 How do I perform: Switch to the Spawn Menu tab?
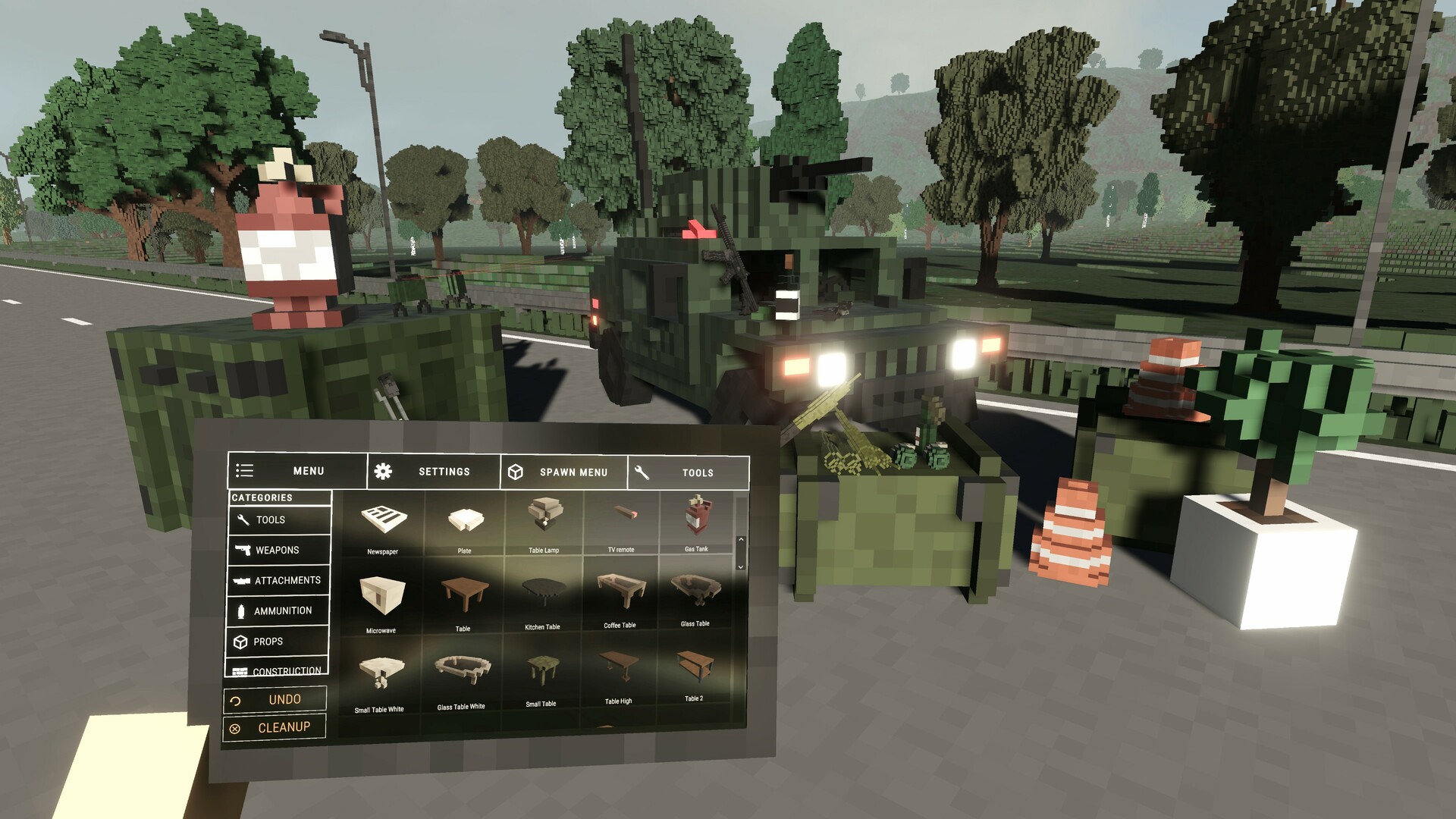(x=573, y=472)
